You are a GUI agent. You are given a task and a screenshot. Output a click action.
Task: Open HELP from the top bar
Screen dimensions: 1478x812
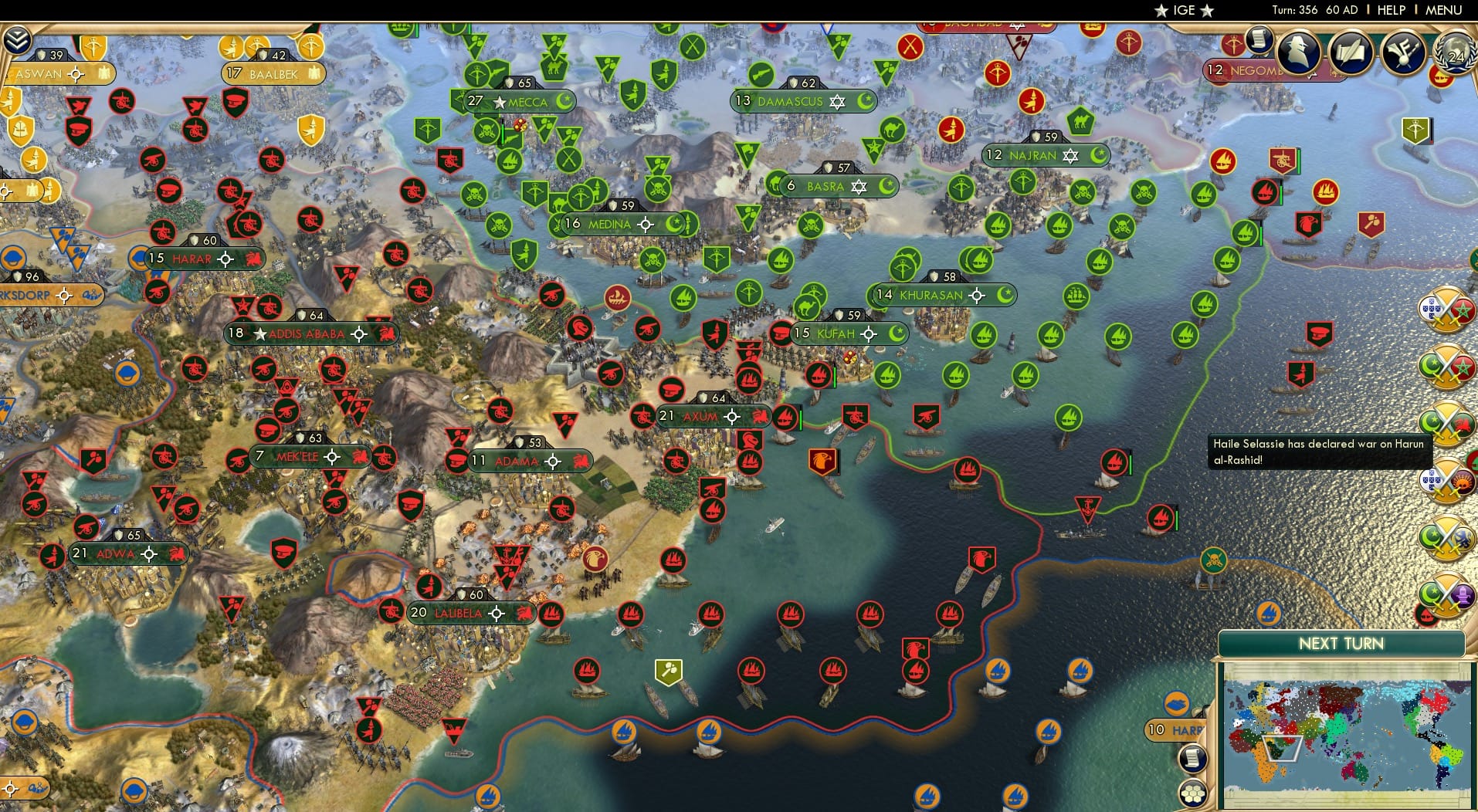(1392, 11)
